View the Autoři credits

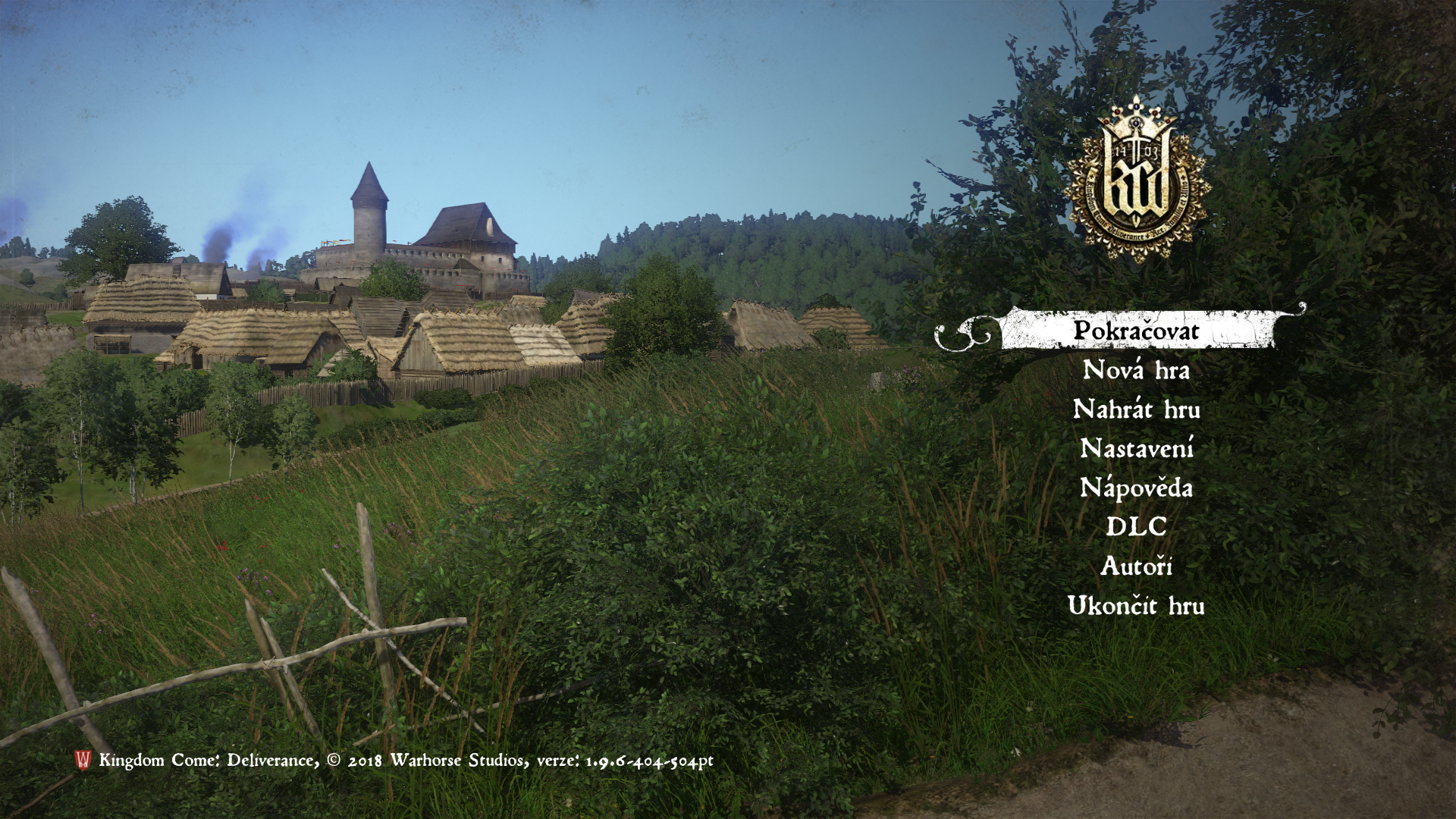tap(1136, 566)
